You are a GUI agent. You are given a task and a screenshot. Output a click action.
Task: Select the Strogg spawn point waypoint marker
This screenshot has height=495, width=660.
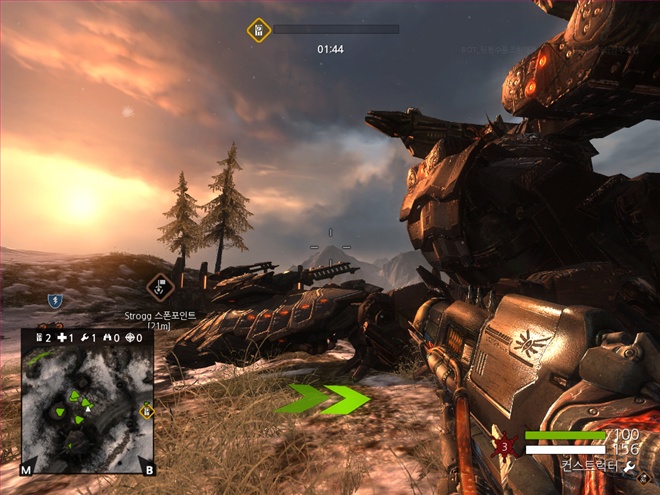coord(159,287)
